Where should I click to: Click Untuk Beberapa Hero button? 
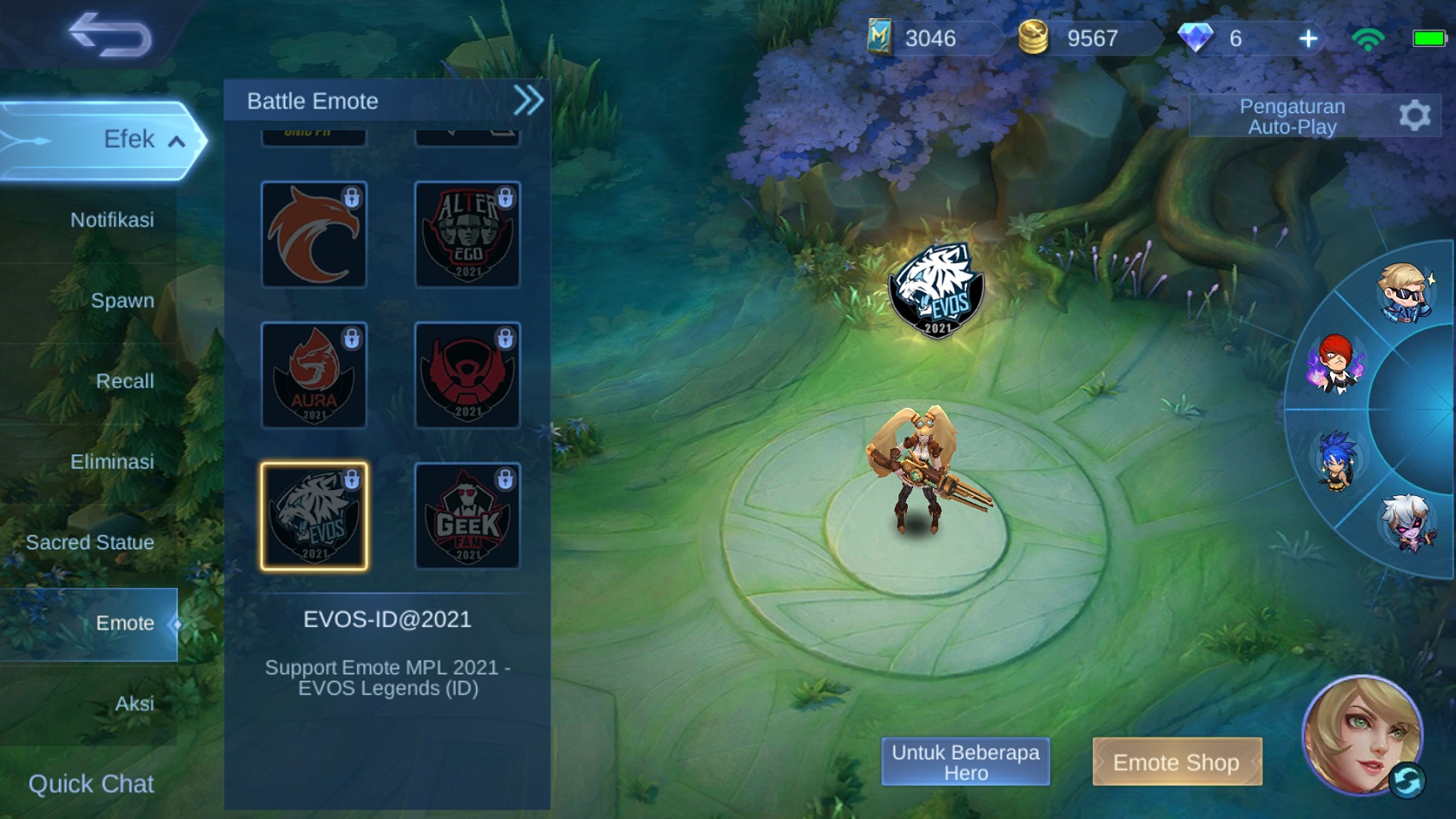(x=965, y=762)
